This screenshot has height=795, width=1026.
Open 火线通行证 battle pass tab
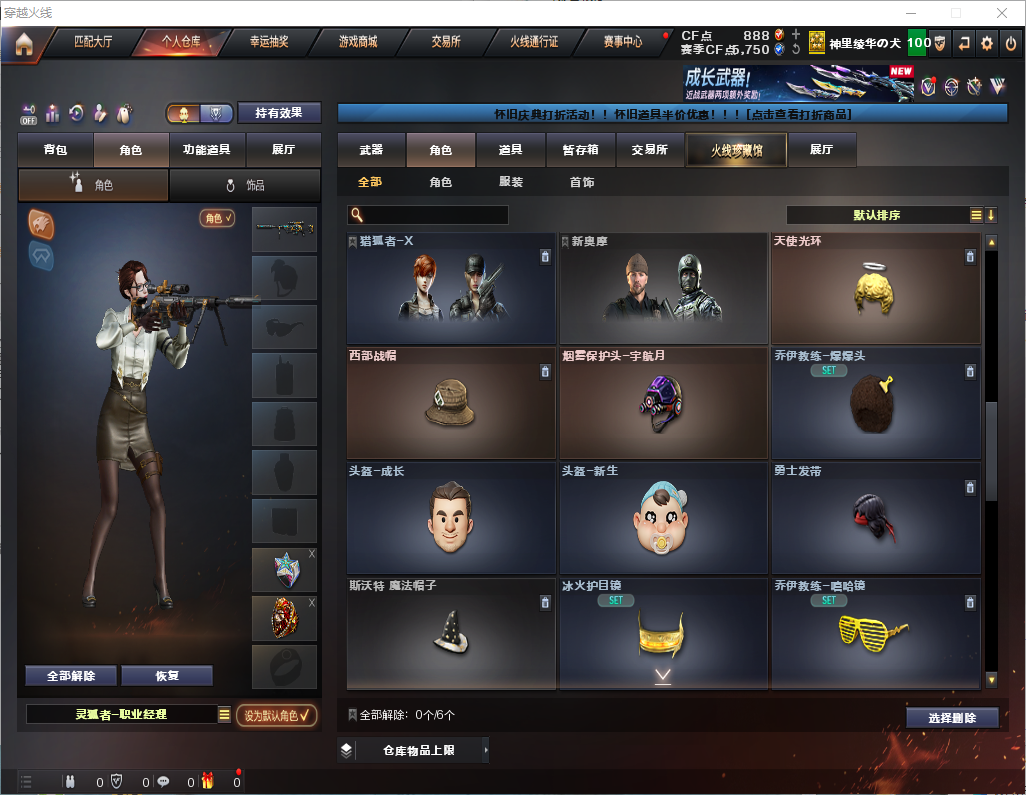point(534,42)
